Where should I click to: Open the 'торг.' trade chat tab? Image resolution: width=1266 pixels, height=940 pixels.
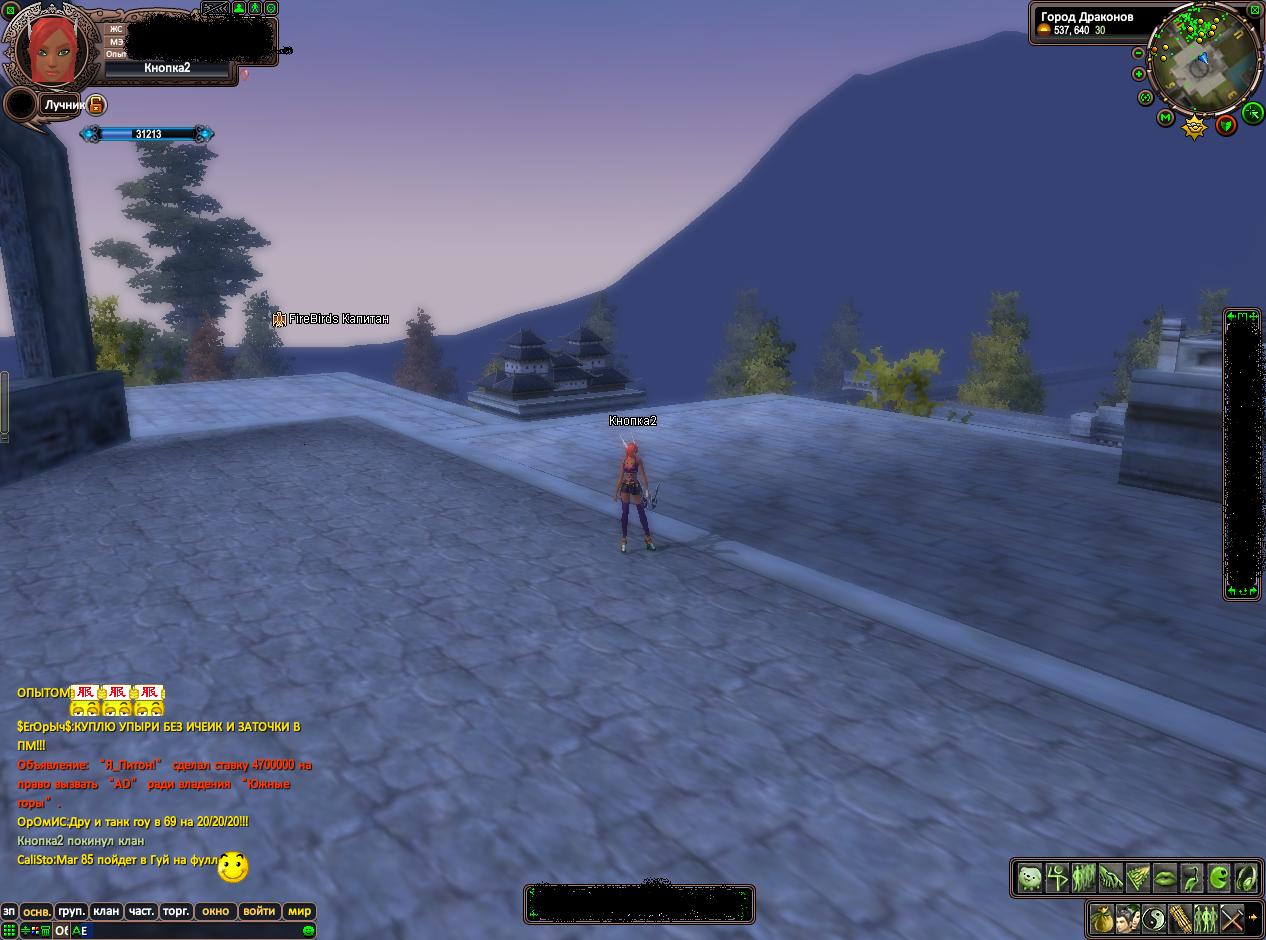click(x=176, y=911)
